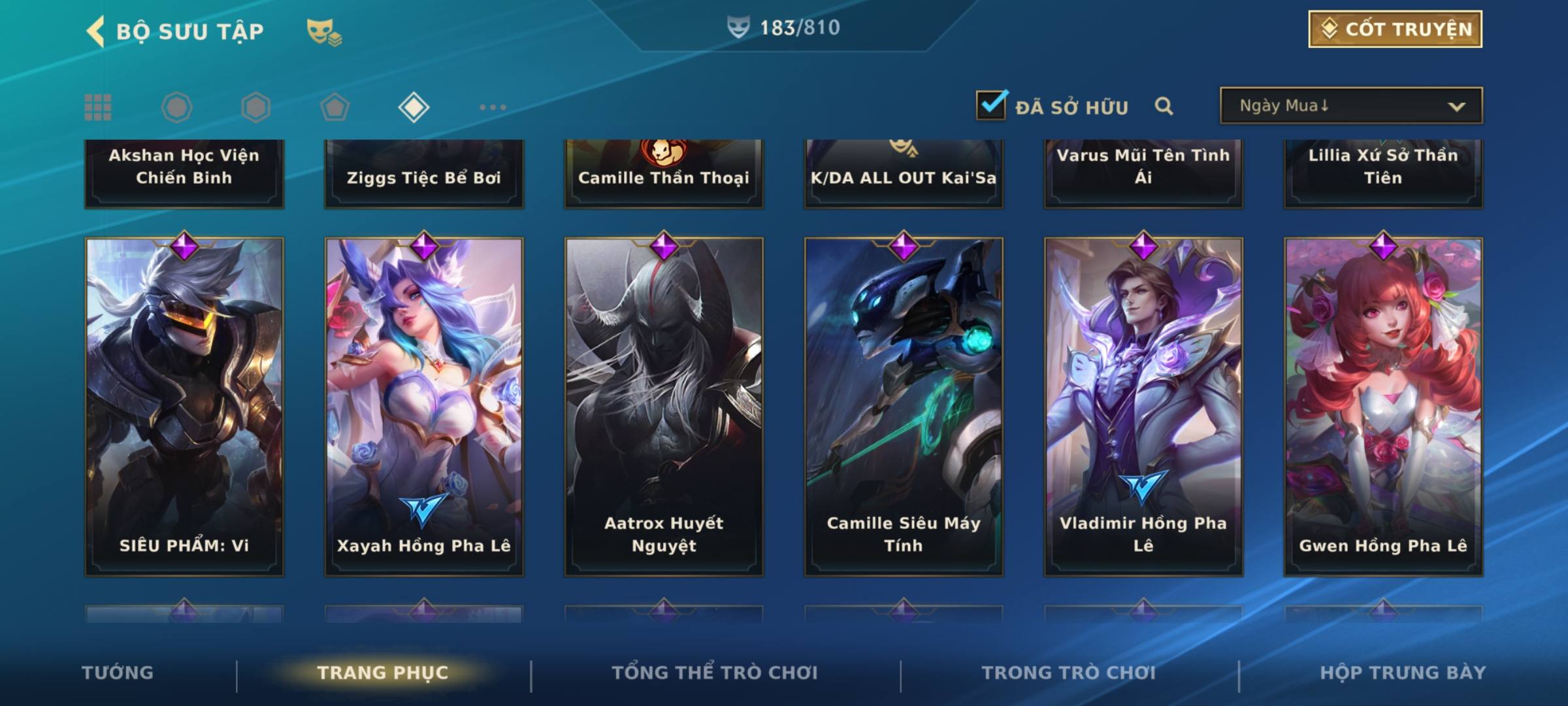Click the gold mask and coins icon
1568x706 pixels.
pos(324,32)
